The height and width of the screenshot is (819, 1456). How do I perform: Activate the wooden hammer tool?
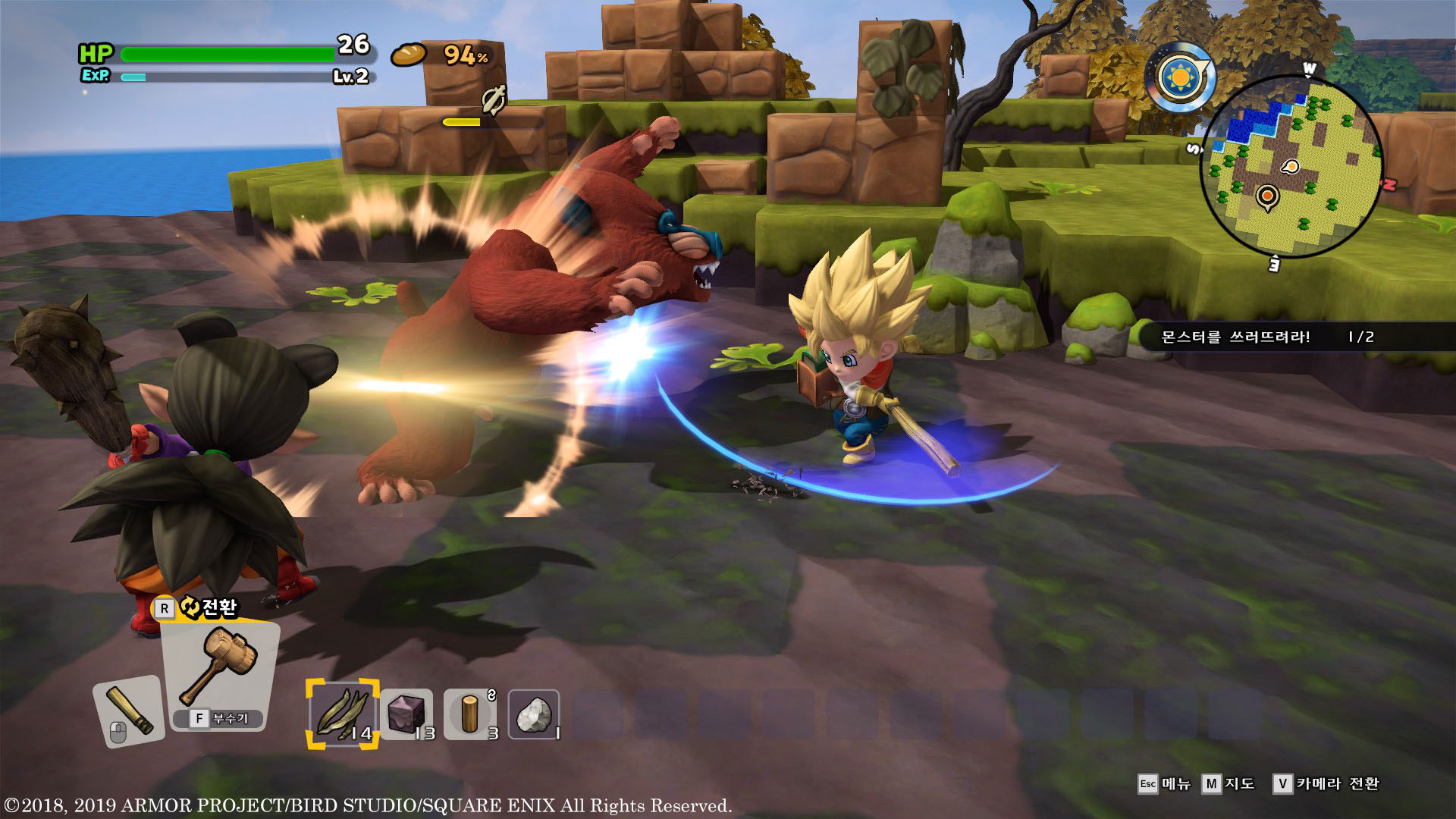click(219, 667)
